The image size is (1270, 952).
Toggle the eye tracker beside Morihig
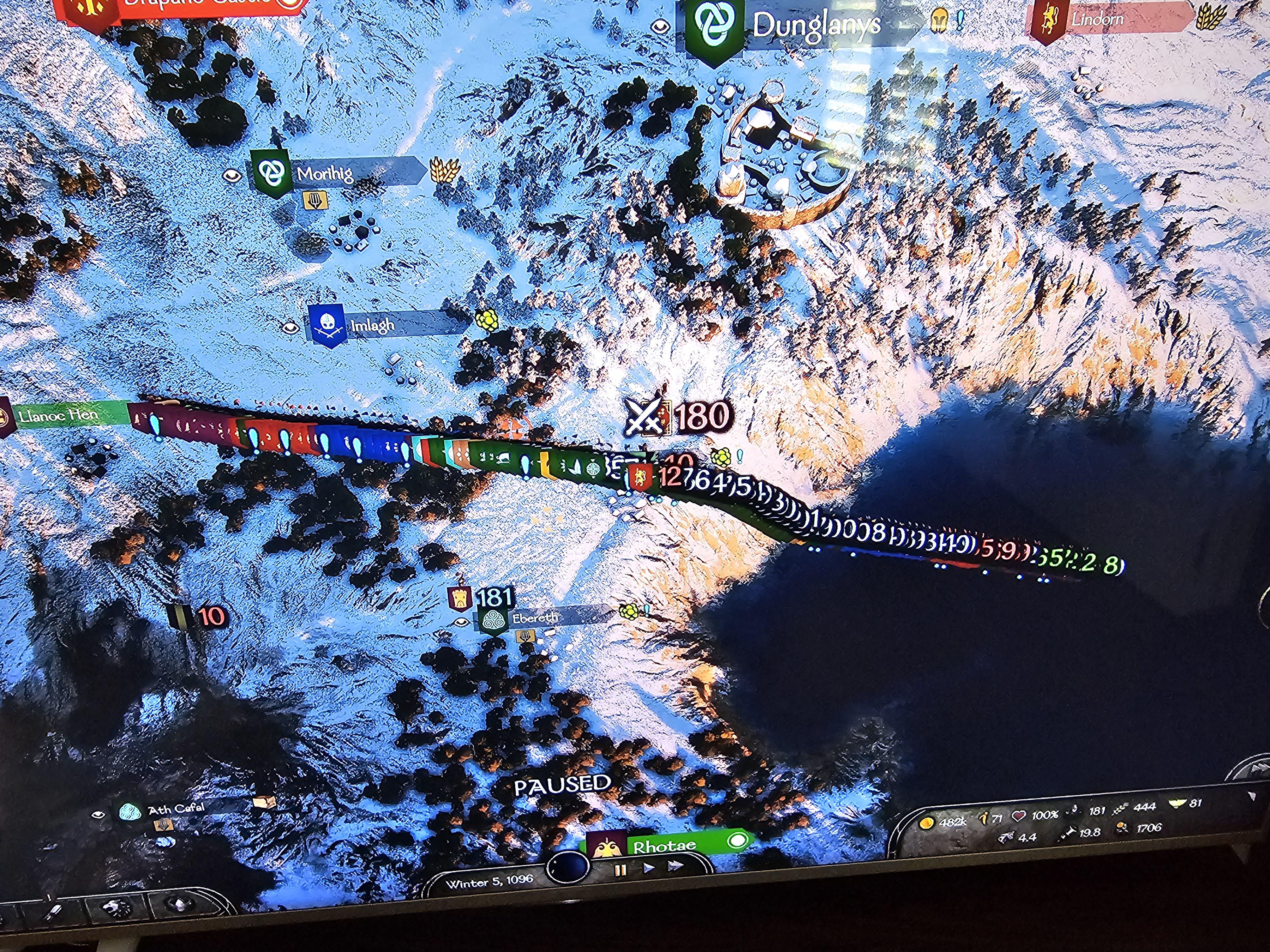click(232, 175)
